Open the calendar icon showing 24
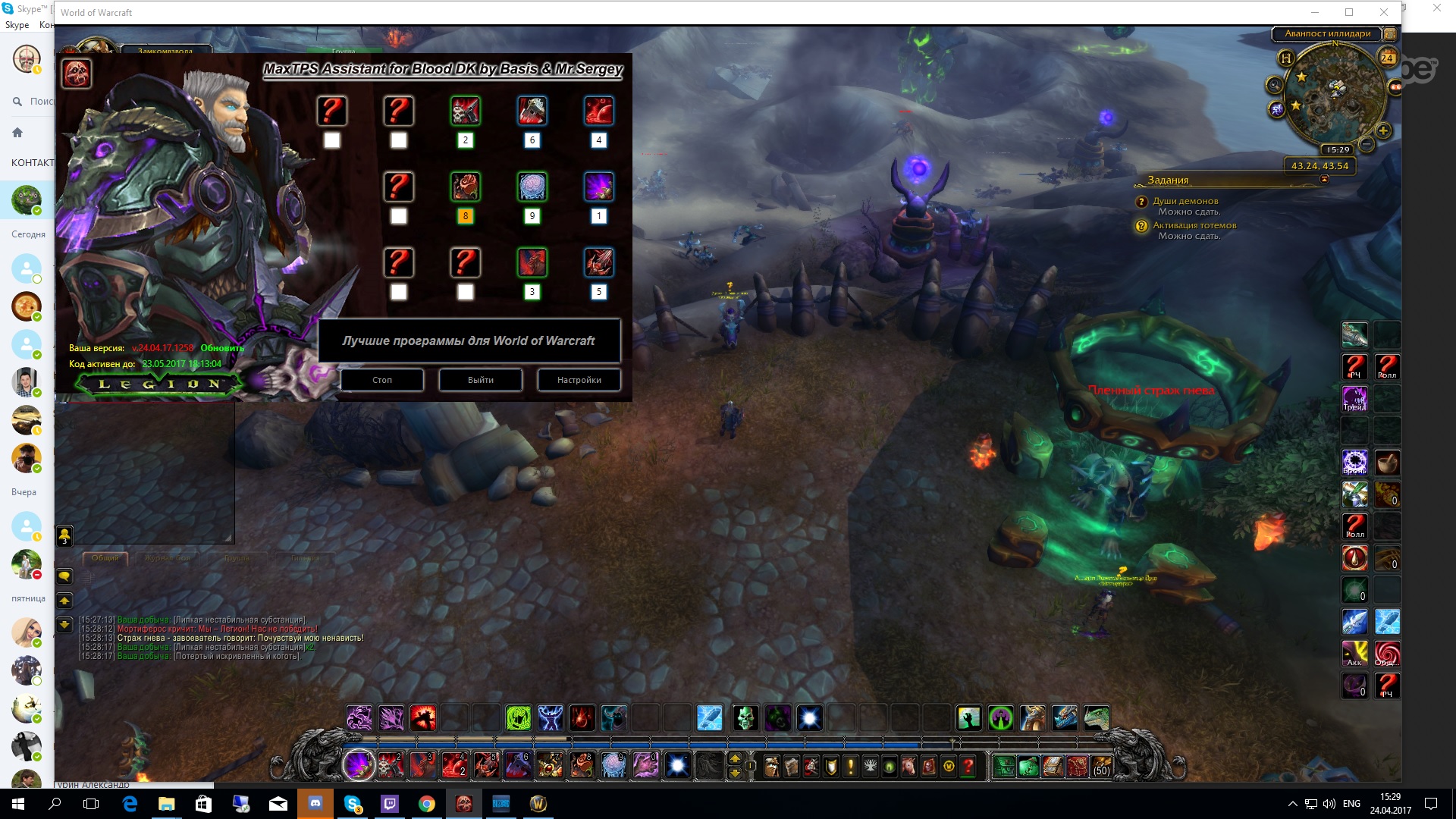 click(1387, 58)
